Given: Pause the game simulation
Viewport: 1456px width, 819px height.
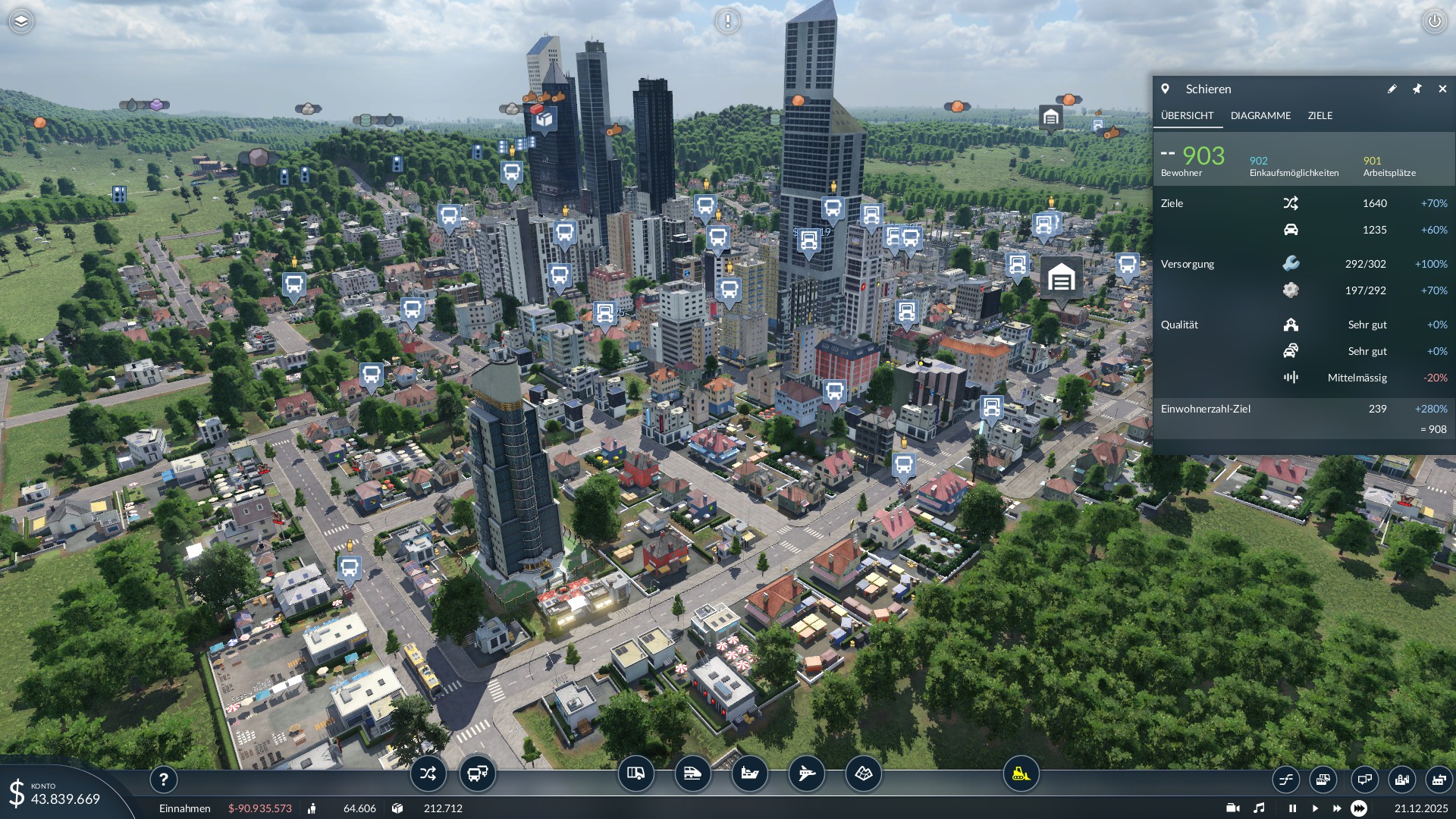Looking at the screenshot, I should tap(1292, 808).
